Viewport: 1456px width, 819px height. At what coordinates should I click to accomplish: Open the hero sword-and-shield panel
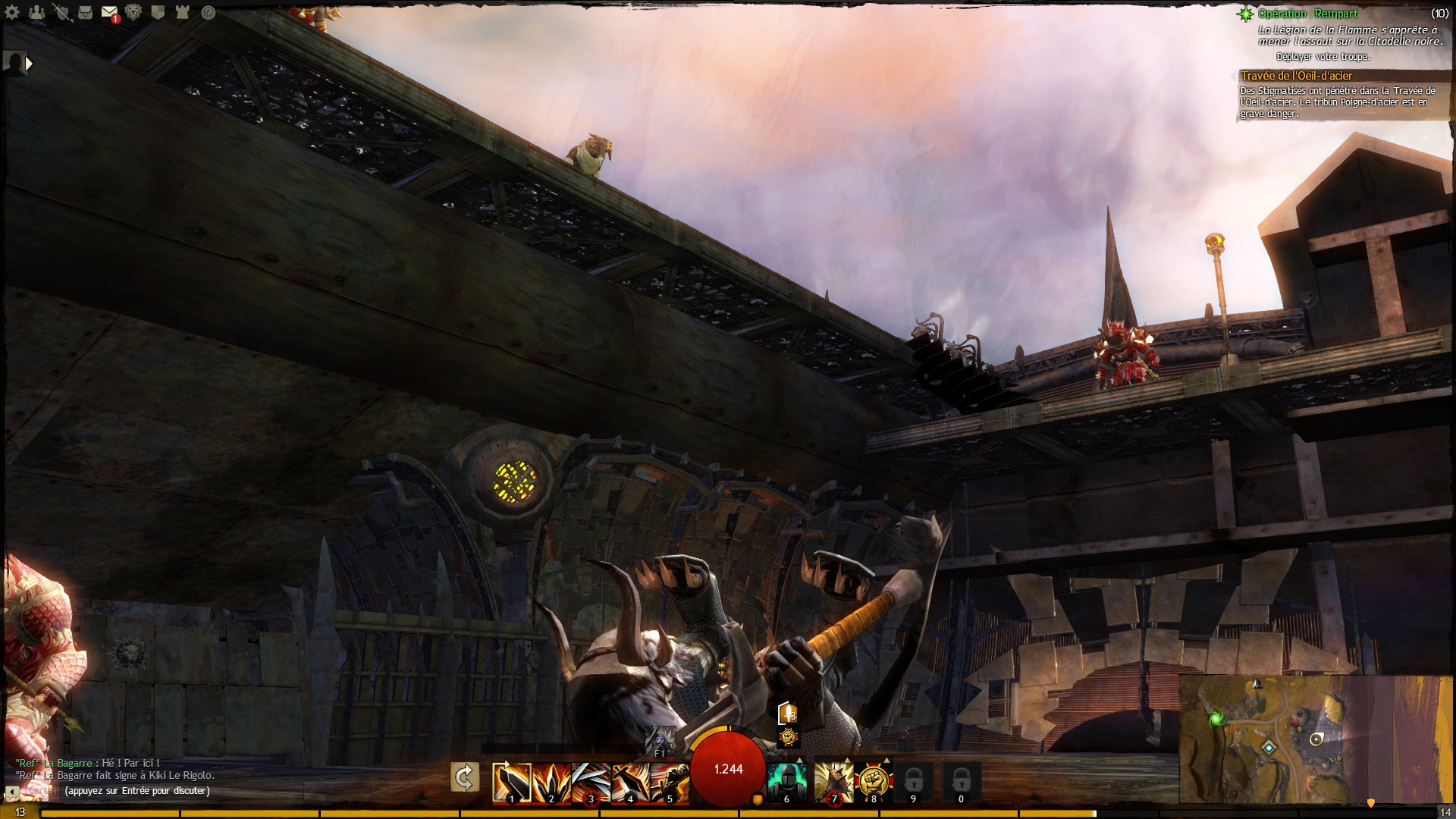tap(61, 13)
